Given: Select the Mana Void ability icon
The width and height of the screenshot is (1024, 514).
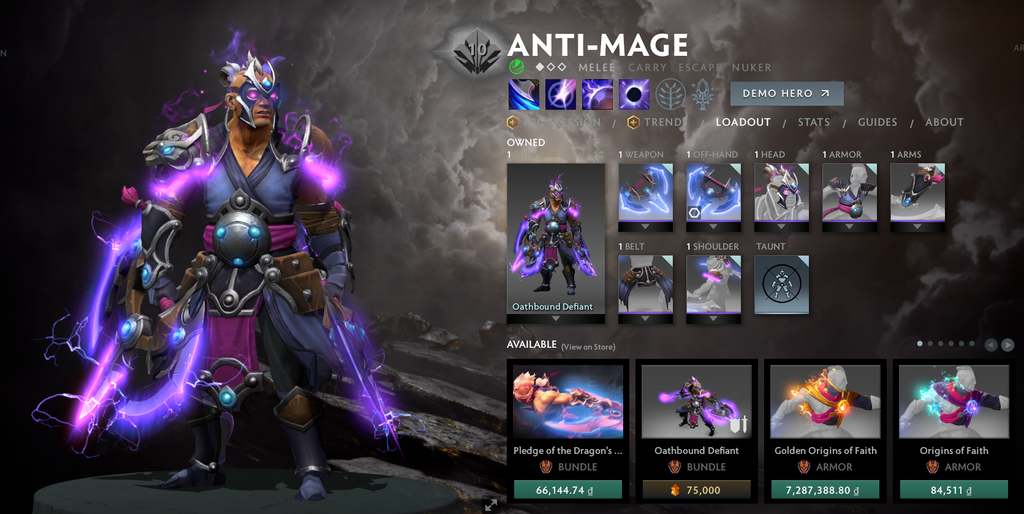Looking at the screenshot, I should (634, 94).
